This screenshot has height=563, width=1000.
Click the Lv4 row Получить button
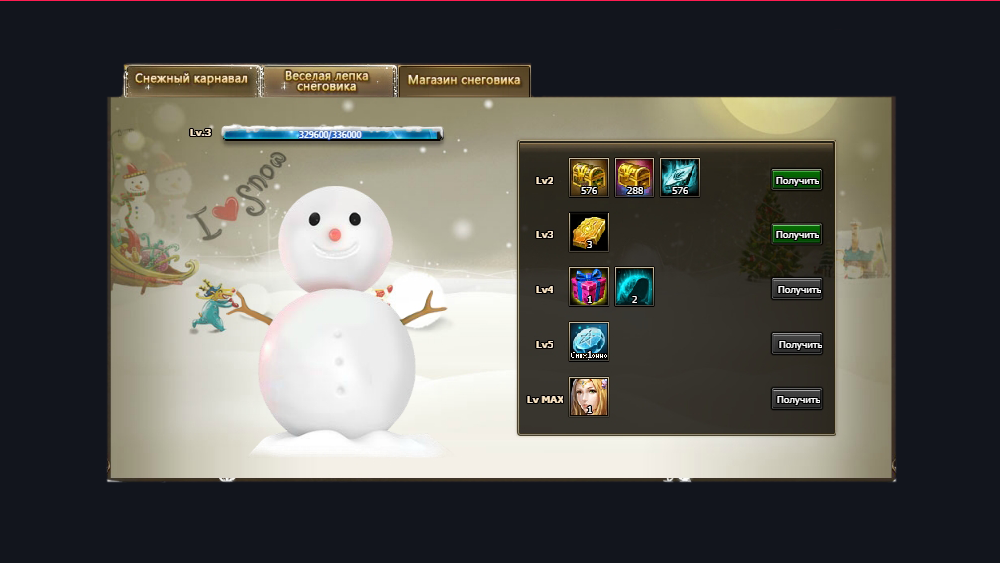coord(797,290)
